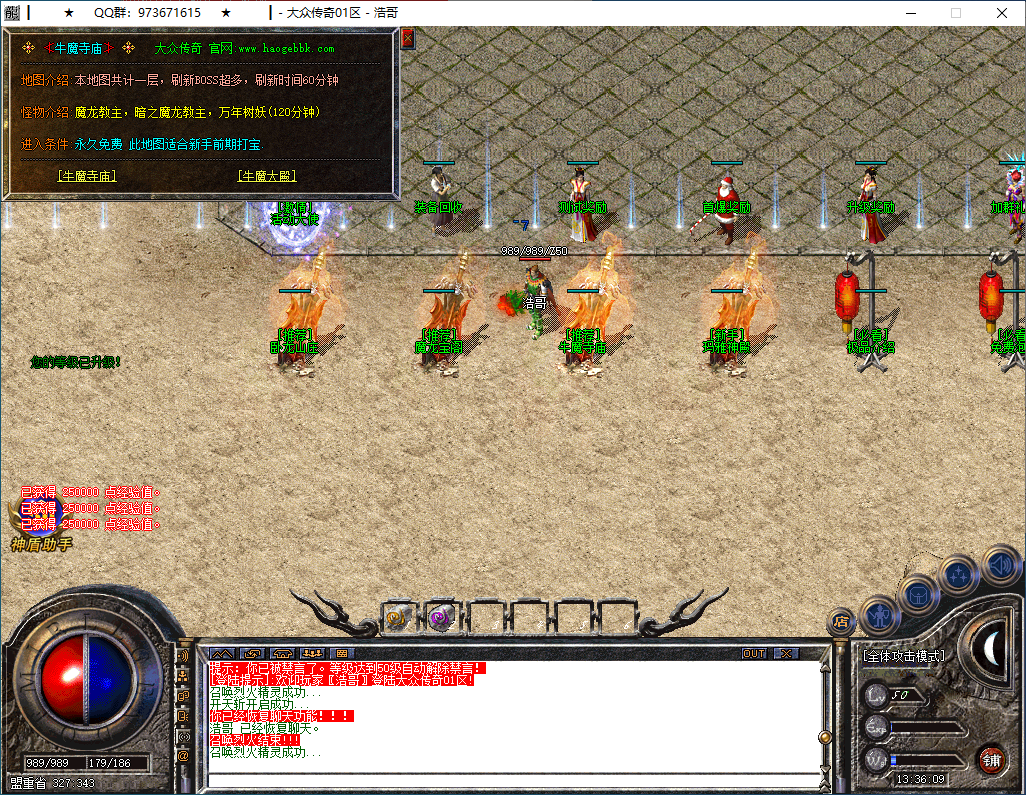Viewport: 1026px width, 795px height.
Task: Open the bag inventory round button
Action: pos(917,595)
